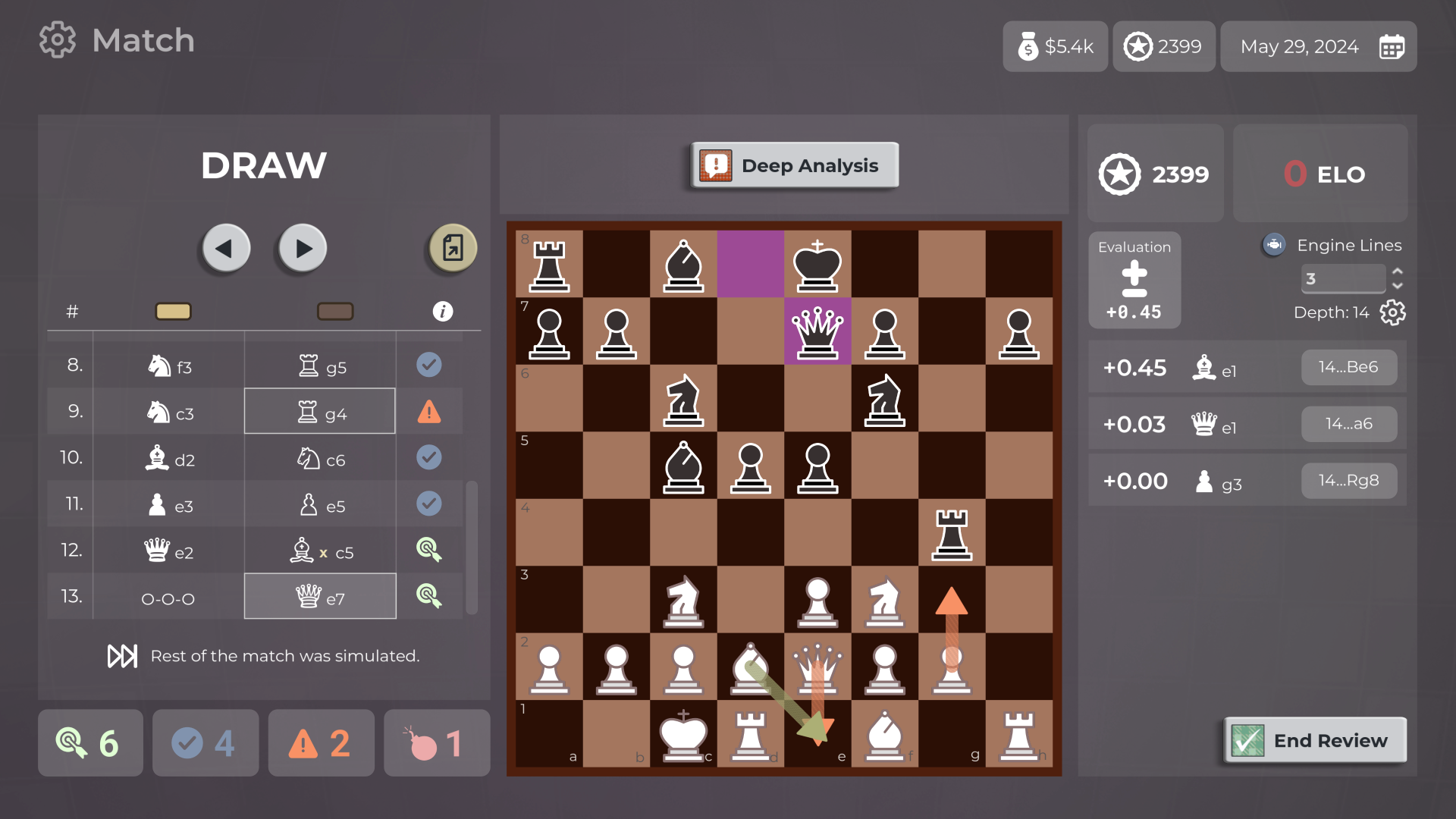Viewport: 1456px width, 819px height.
Task: Click the magnifier marker beside move 13 Qe7
Action: click(x=430, y=596)
